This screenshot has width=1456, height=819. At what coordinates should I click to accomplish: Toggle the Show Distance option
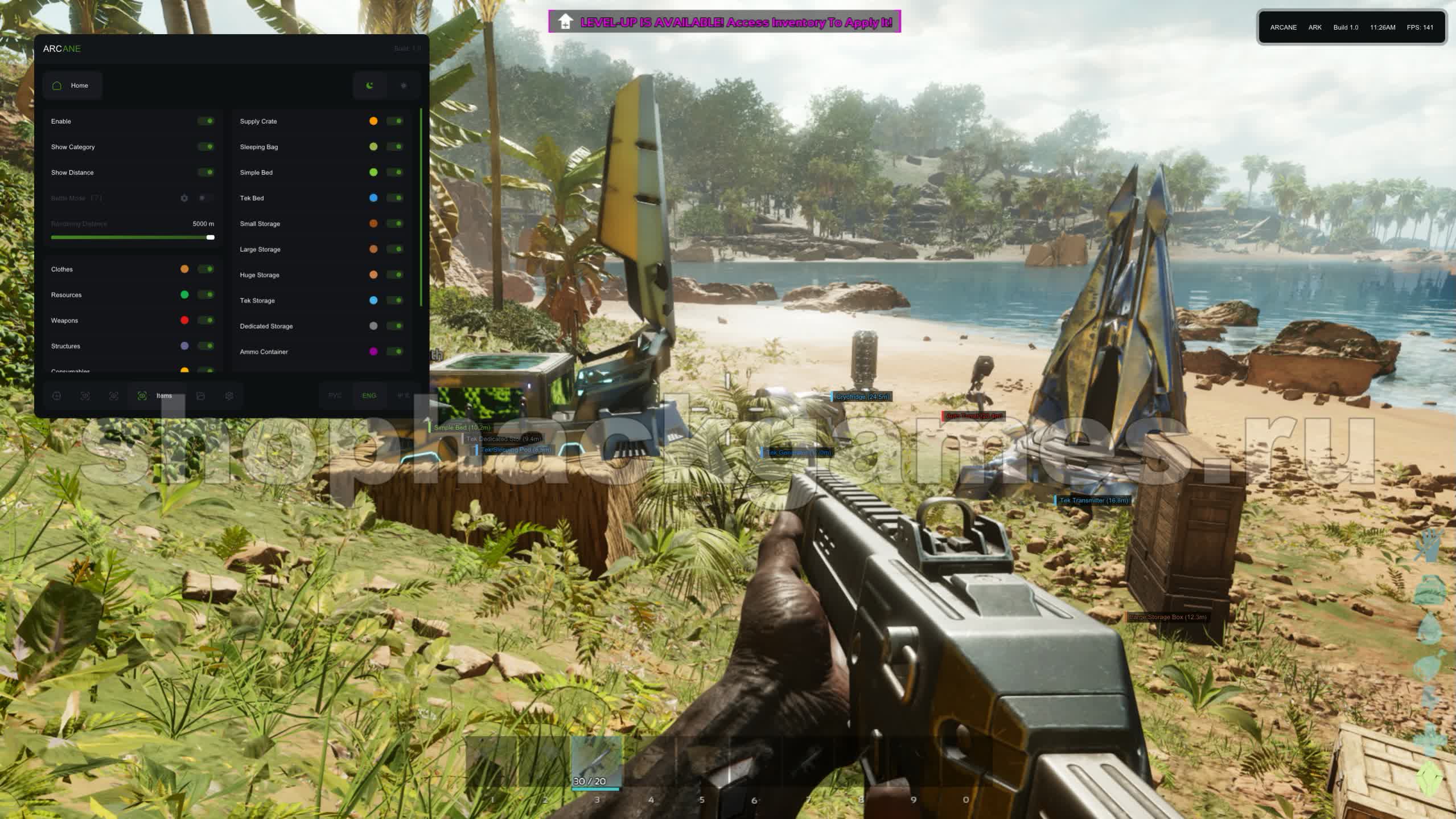point(206,173)
